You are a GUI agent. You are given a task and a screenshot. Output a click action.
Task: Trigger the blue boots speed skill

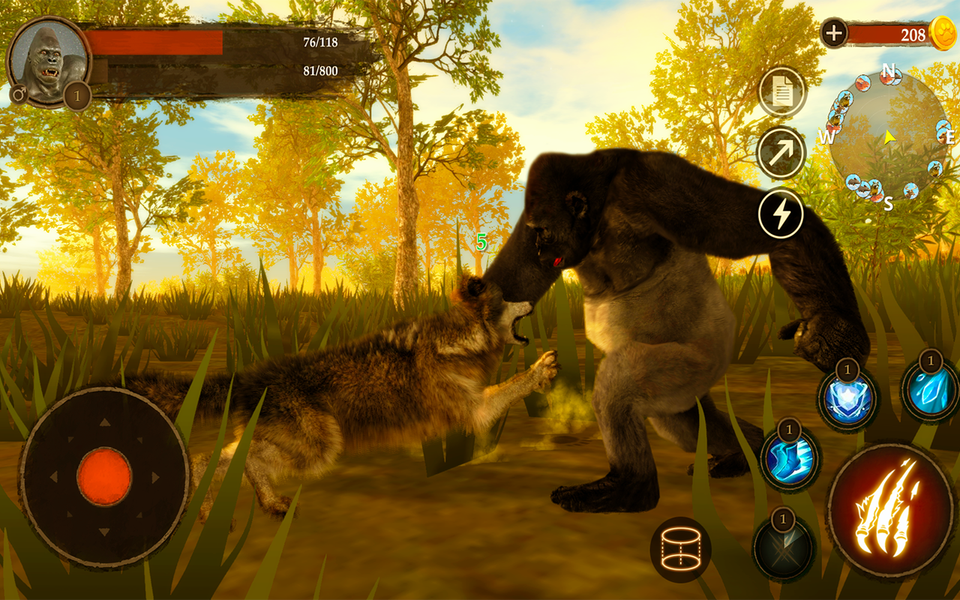(789, 461)
